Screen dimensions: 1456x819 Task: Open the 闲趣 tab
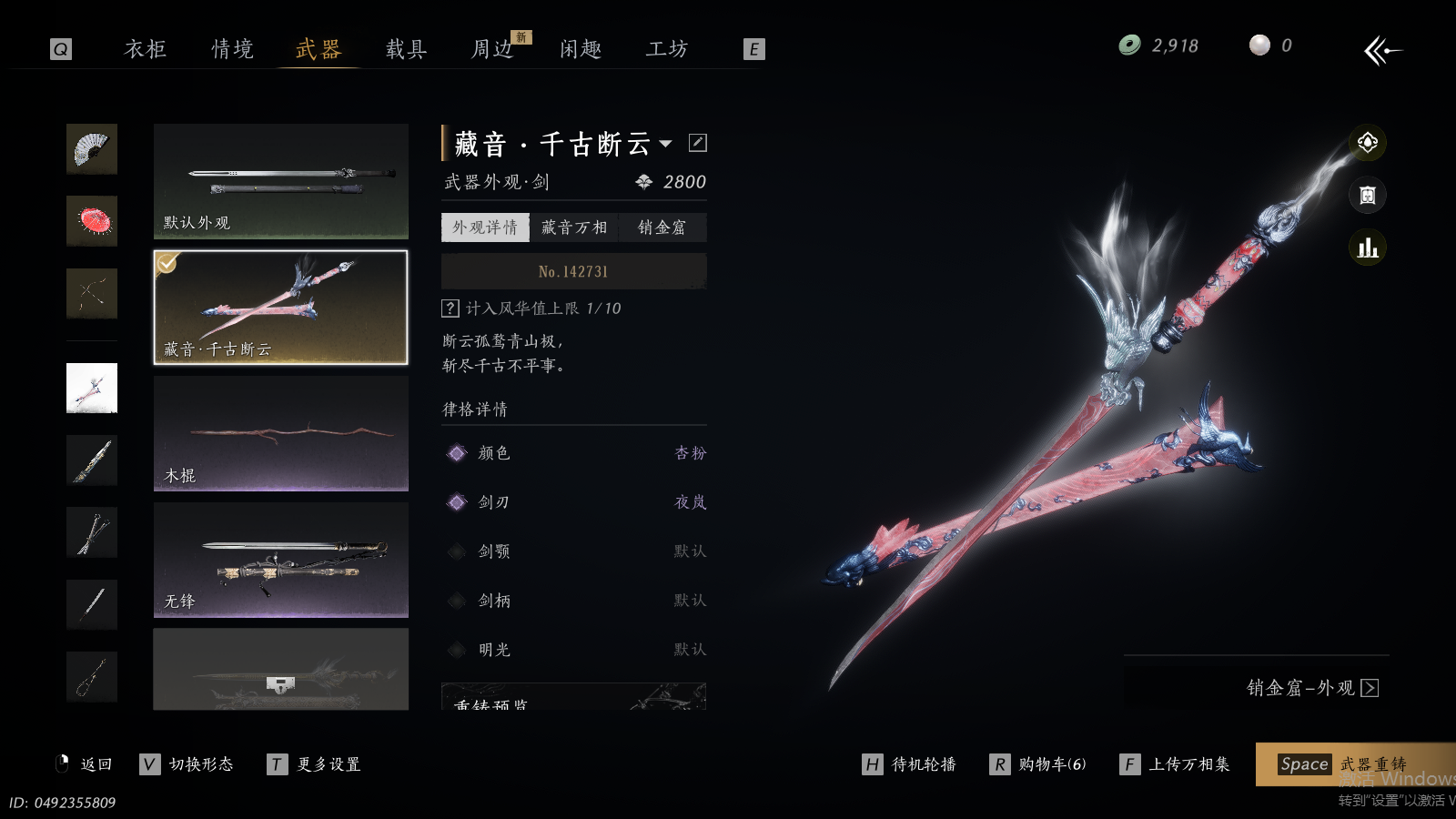pyautogui.click(x=581, y=49)
